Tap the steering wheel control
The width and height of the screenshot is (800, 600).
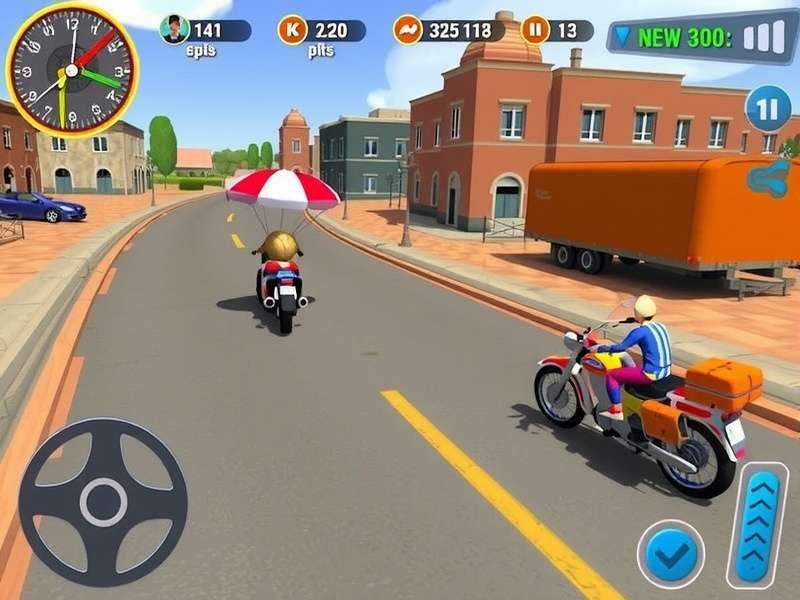tap(103, 502)
